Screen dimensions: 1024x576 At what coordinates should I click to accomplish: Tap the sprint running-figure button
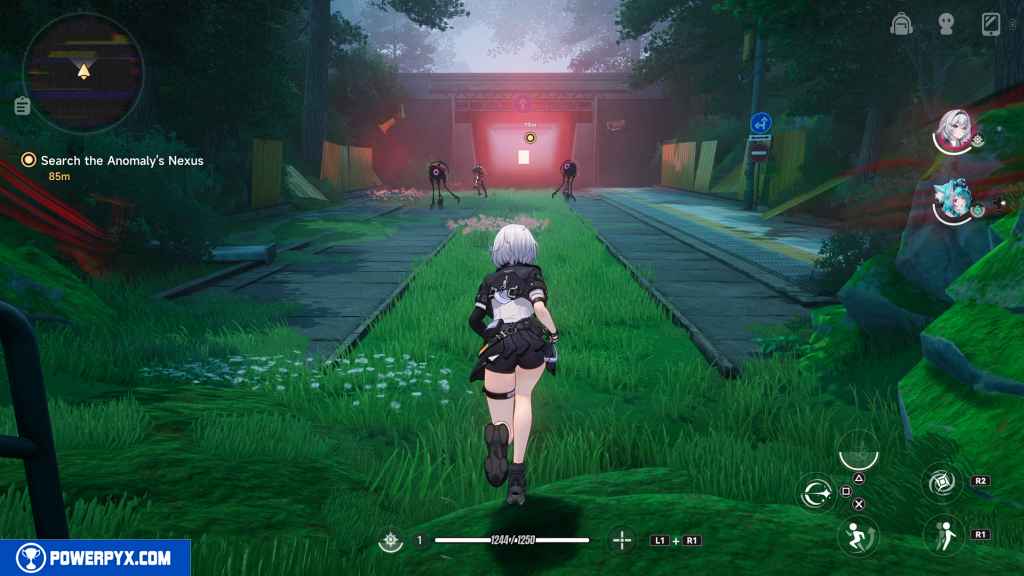tap(857, 535)
